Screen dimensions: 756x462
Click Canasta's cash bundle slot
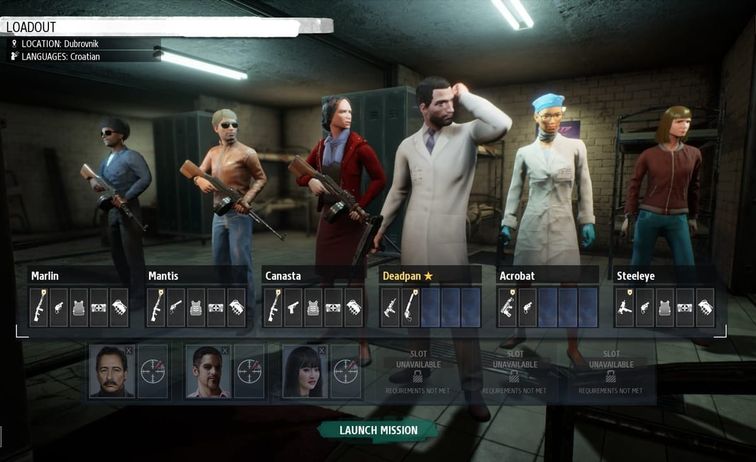(x=333, y=308)
